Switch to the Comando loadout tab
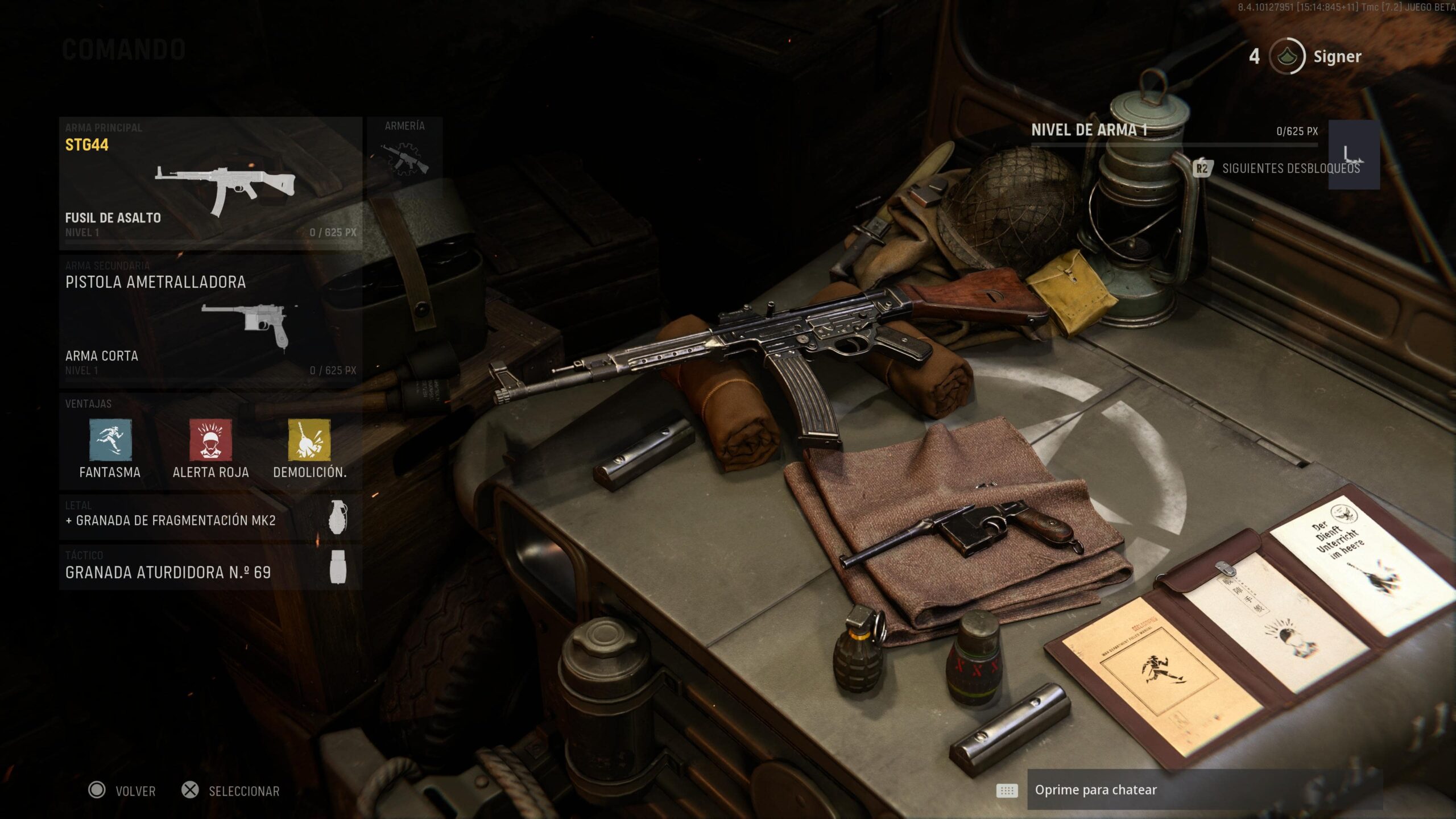This screenshot has width=1456, height=819. tap(123, 49)
